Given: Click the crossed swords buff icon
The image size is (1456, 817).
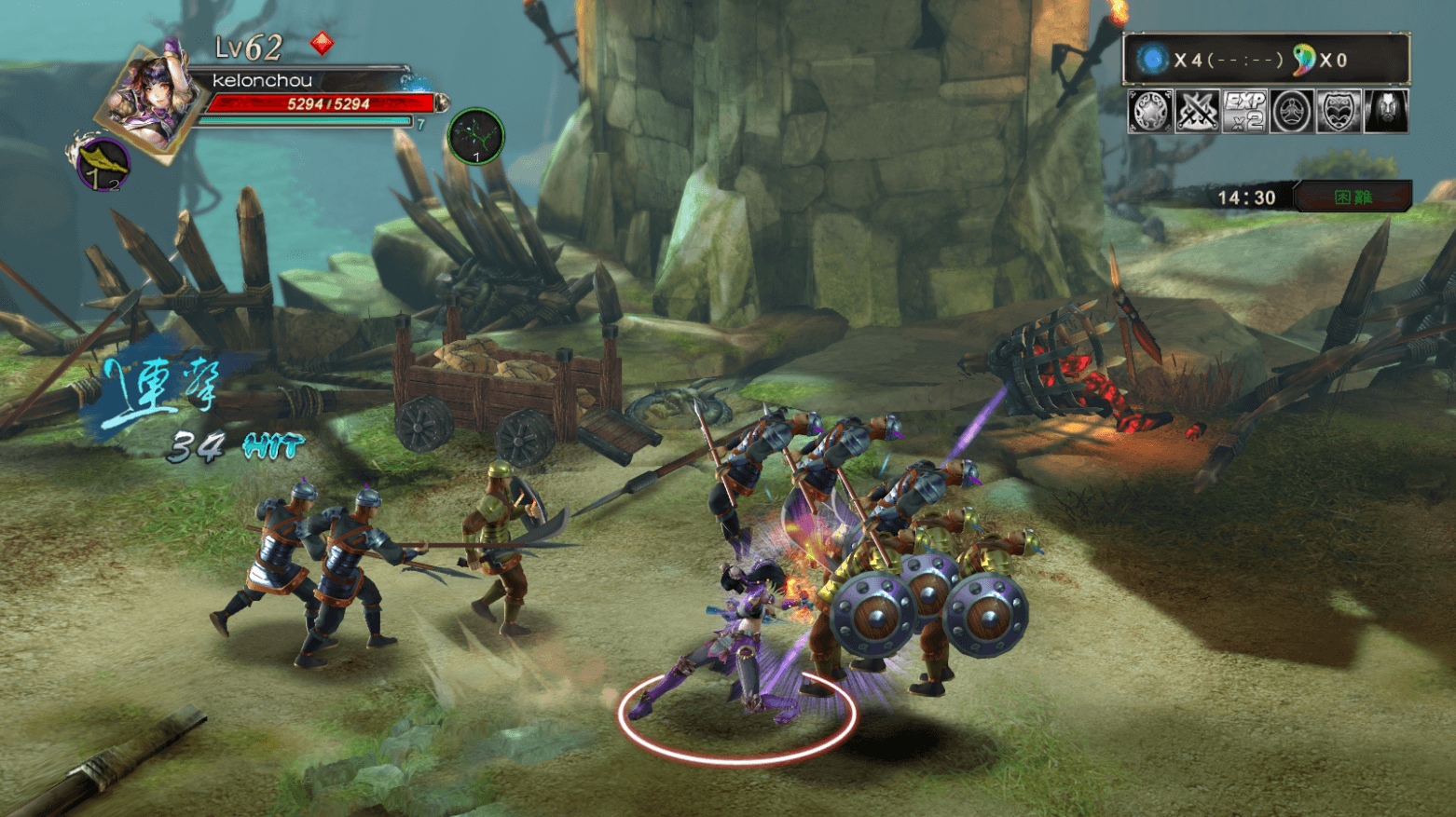Looking at the screenshot, I should coord(1197,112).
